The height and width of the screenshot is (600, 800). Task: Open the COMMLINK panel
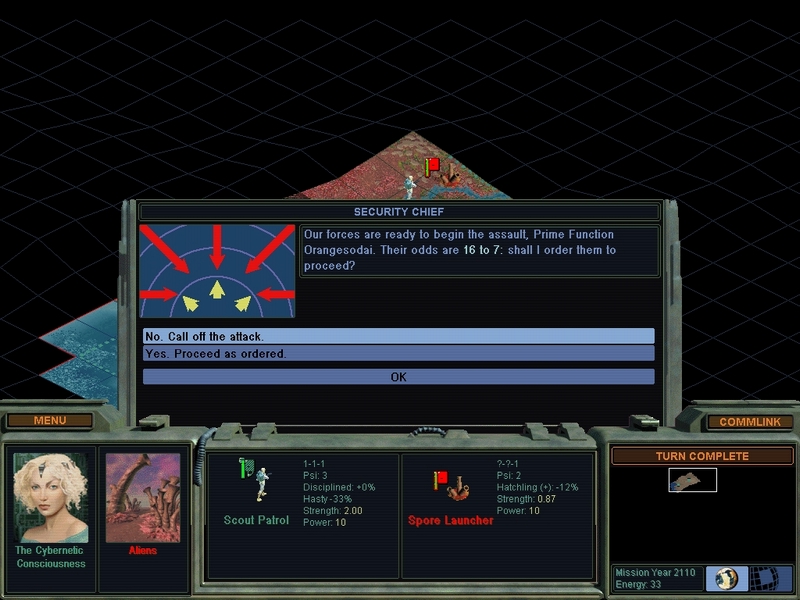750,422
